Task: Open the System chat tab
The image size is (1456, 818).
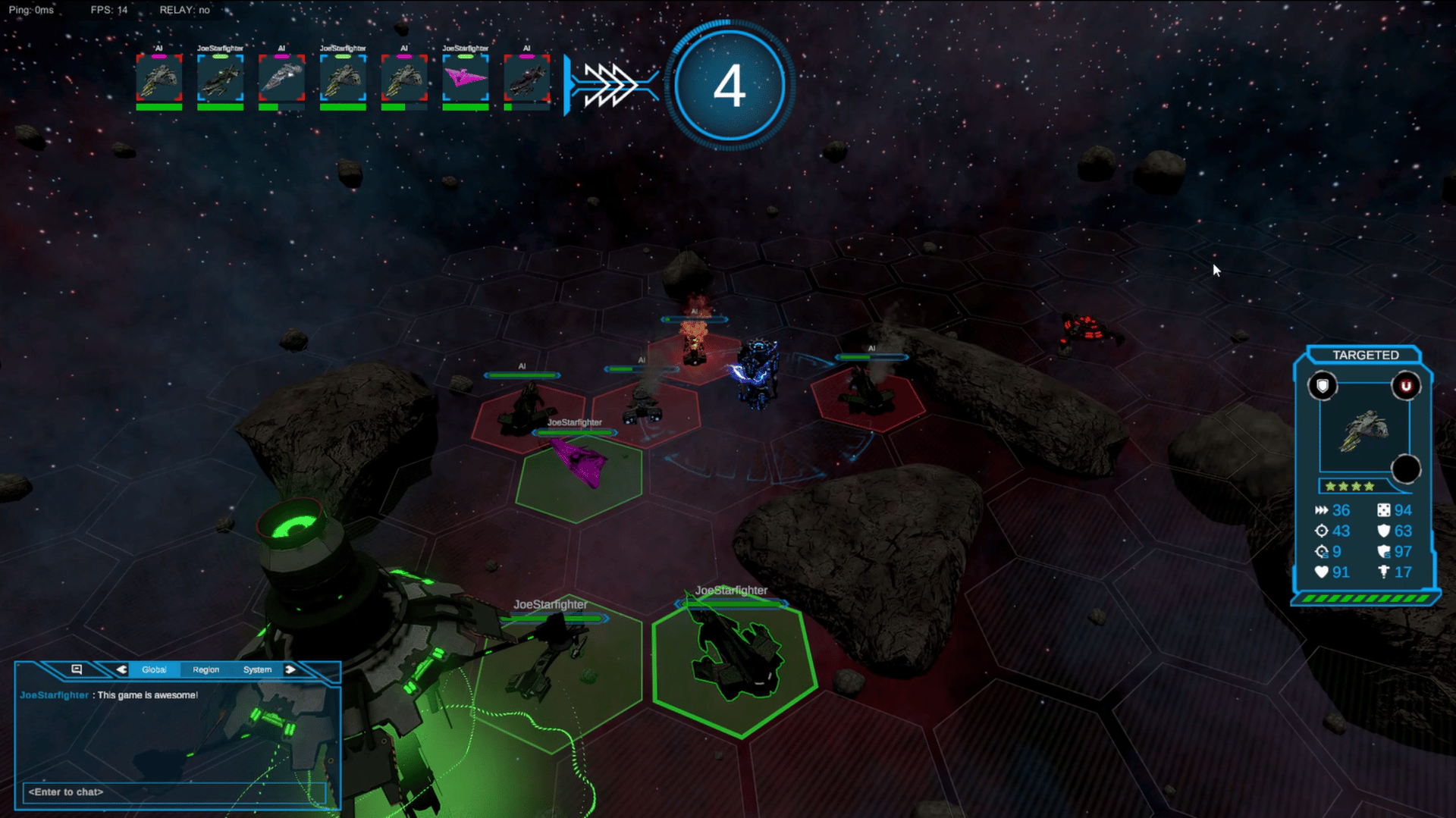Action: coord(257,669)
